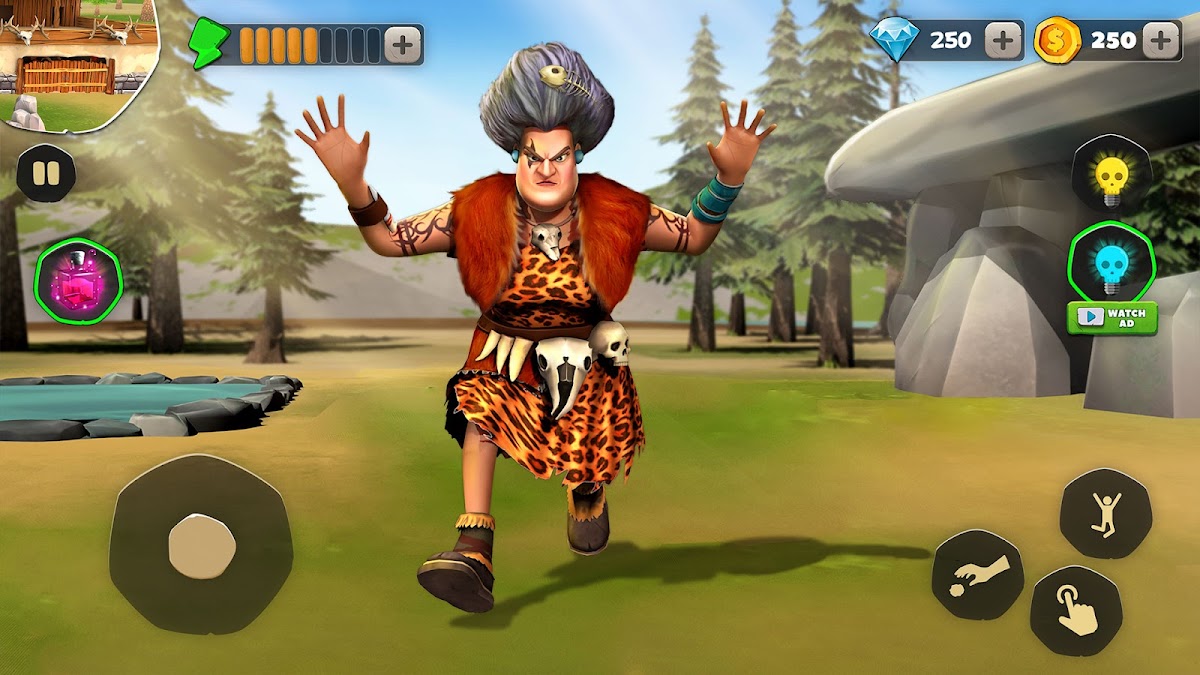Screen dimensions: 1200x675
Task: Pause the game
Action: coord(45,174)
